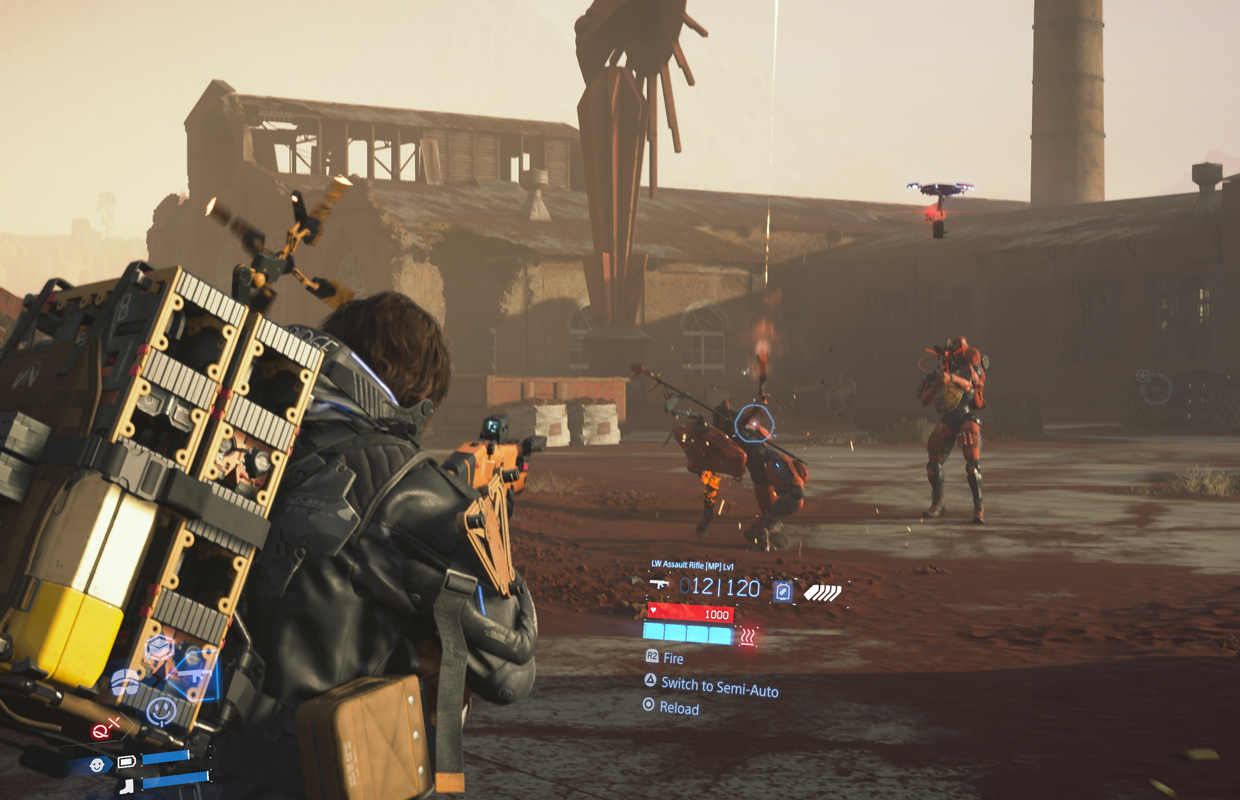Select the helmet icon in the equipment wheel
This screenshot has height=800, width=1240.
pos(125,682)
